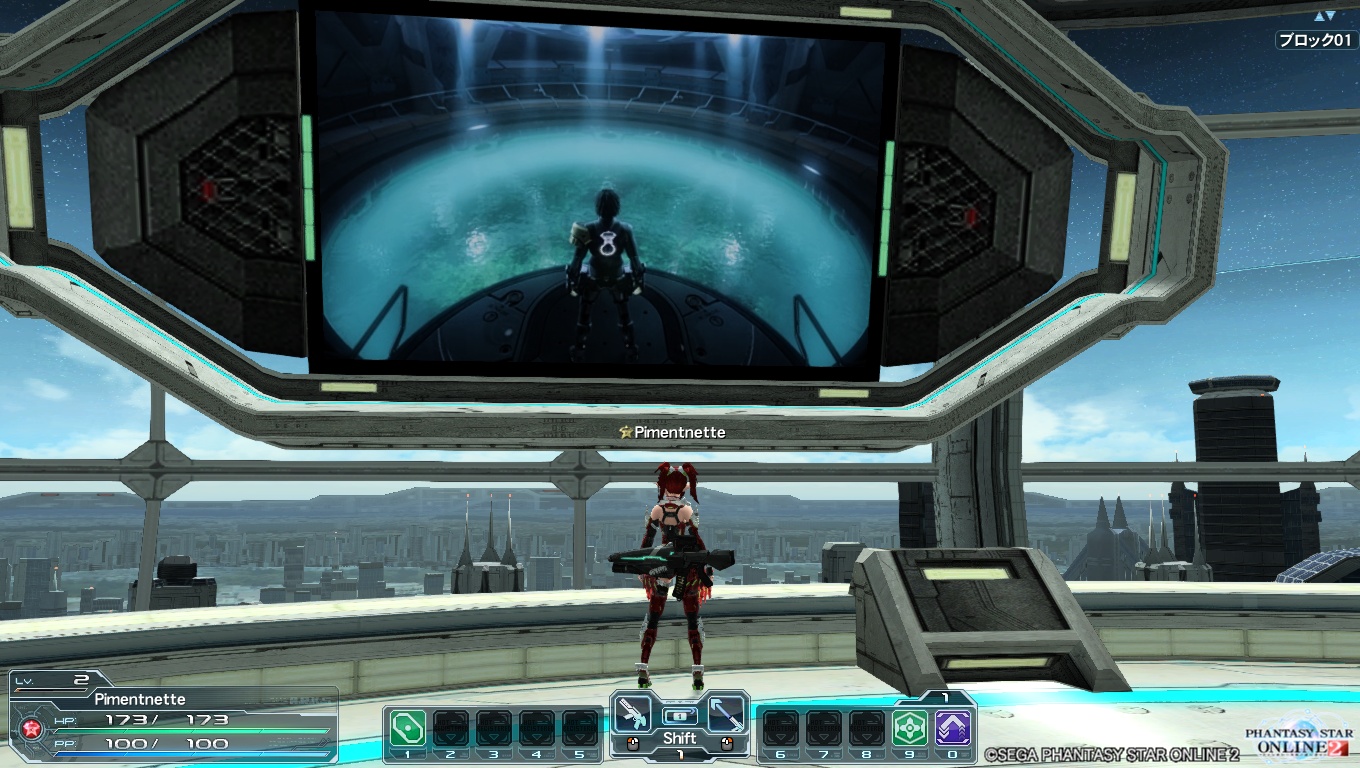Select the rifle attack icon in weapon palette
This screenshot has width=1360, height=768.
click(x=632, y=713)
